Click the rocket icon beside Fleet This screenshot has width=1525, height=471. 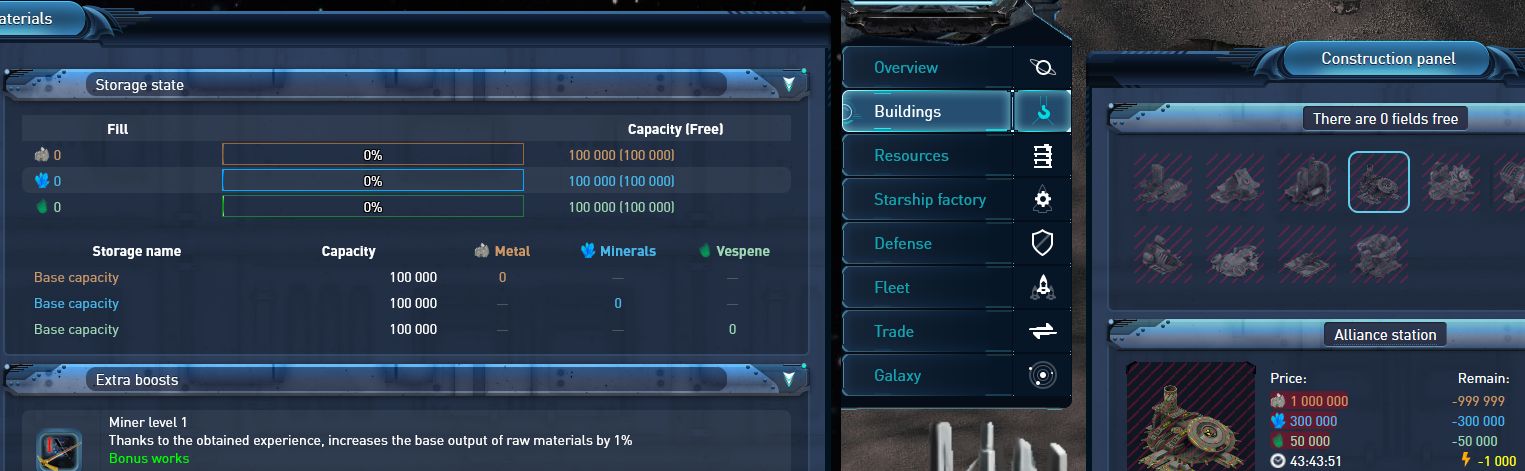[1043, 288]
